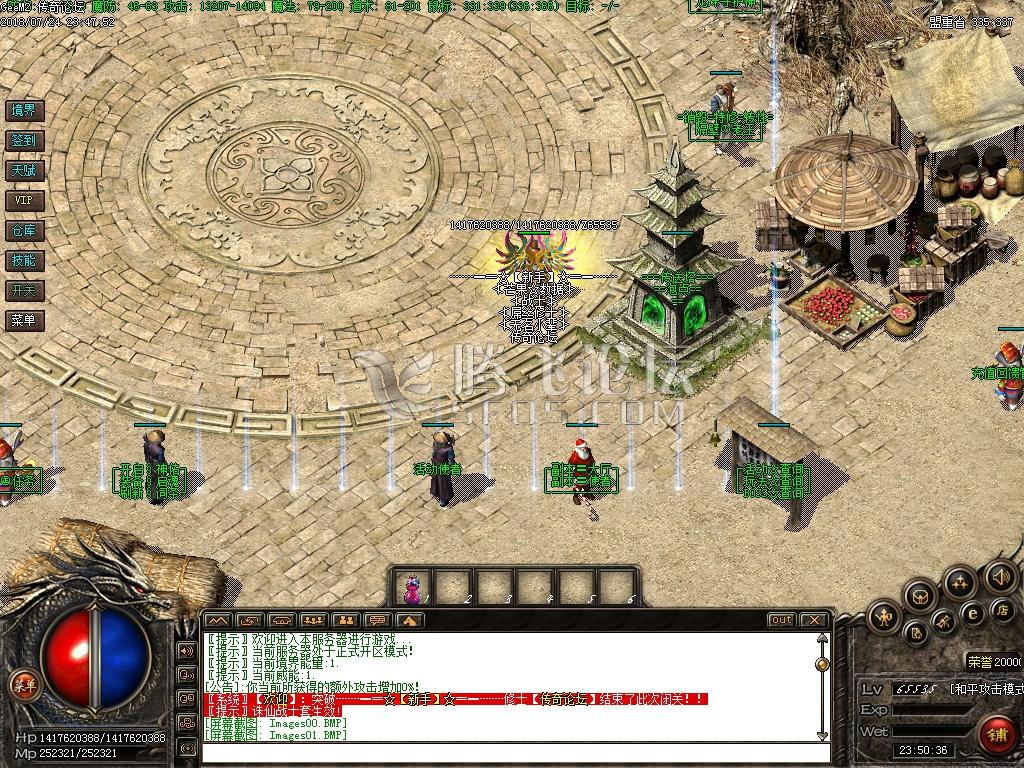Click the round 菜单 button beside the HP orb
Viewport: 1024px width, 768px height.
tap(23, 685)
